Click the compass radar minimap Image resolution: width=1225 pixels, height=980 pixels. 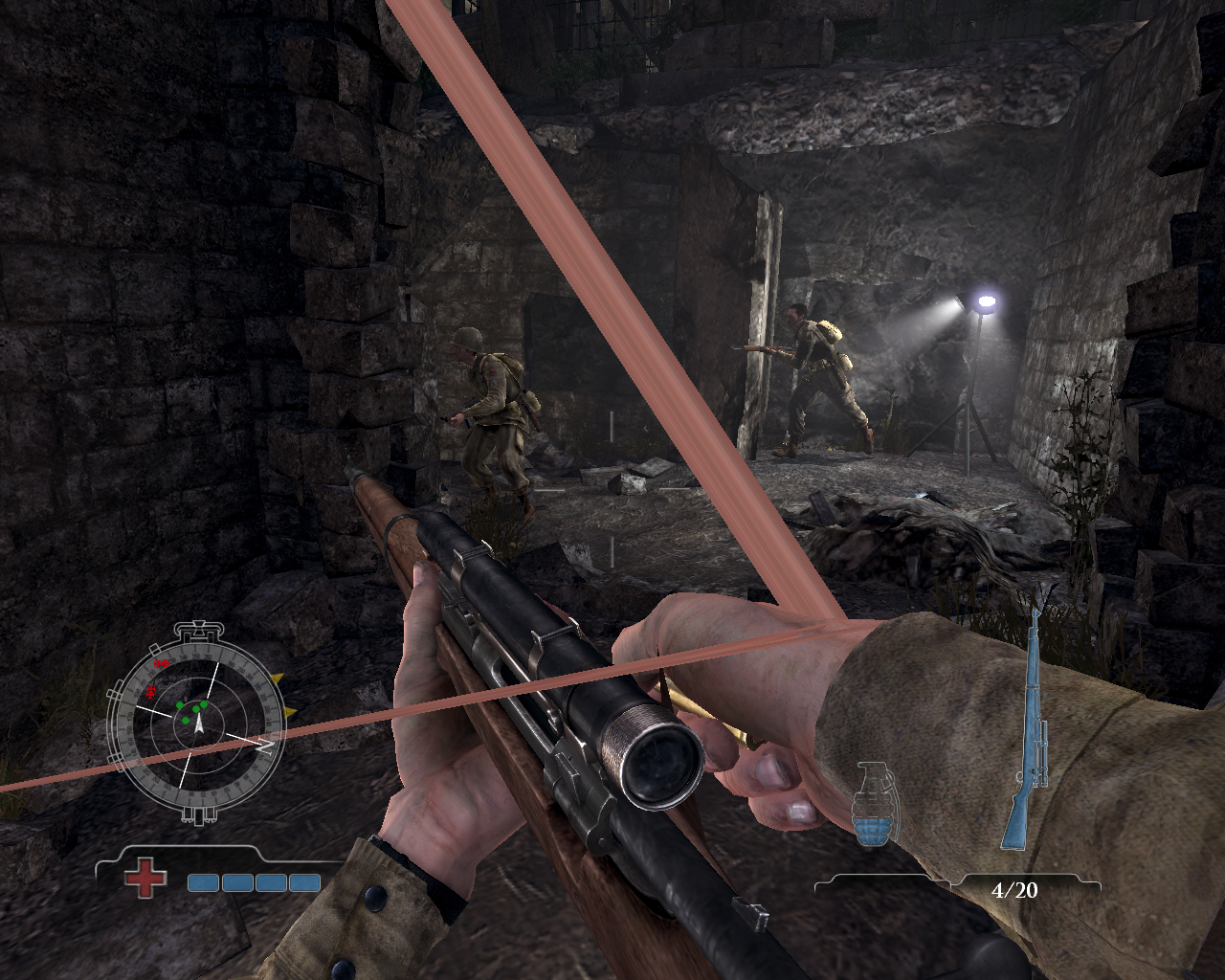tap(197, 723)
